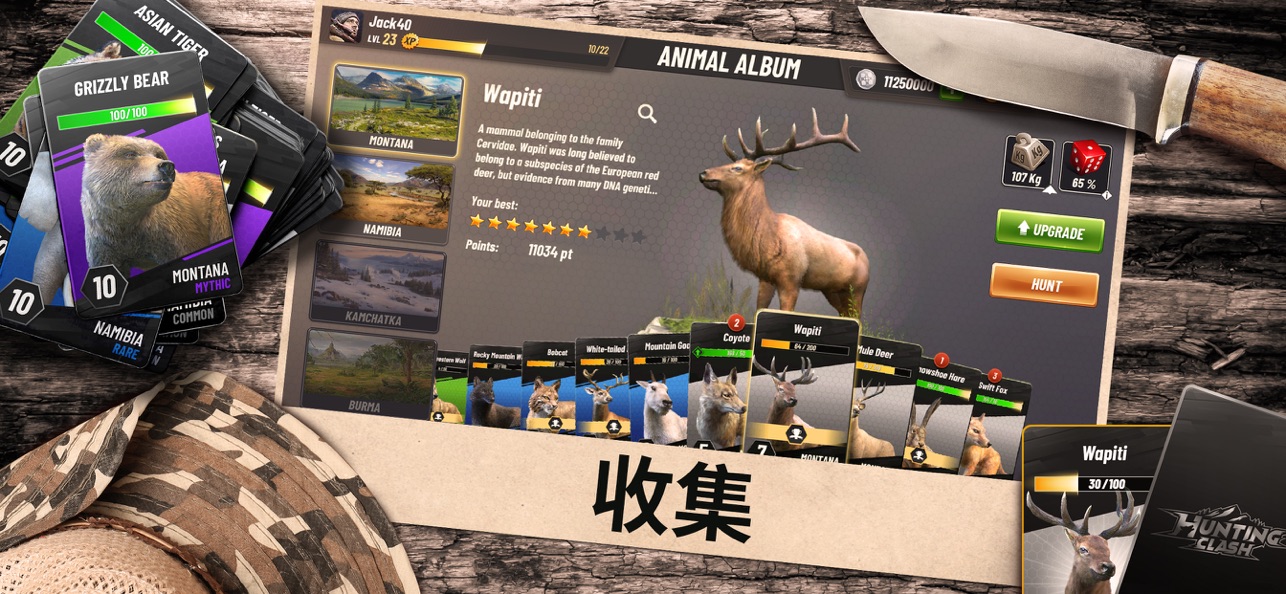
Task: Click the green Upgrade button
Action: [1050, 231]
